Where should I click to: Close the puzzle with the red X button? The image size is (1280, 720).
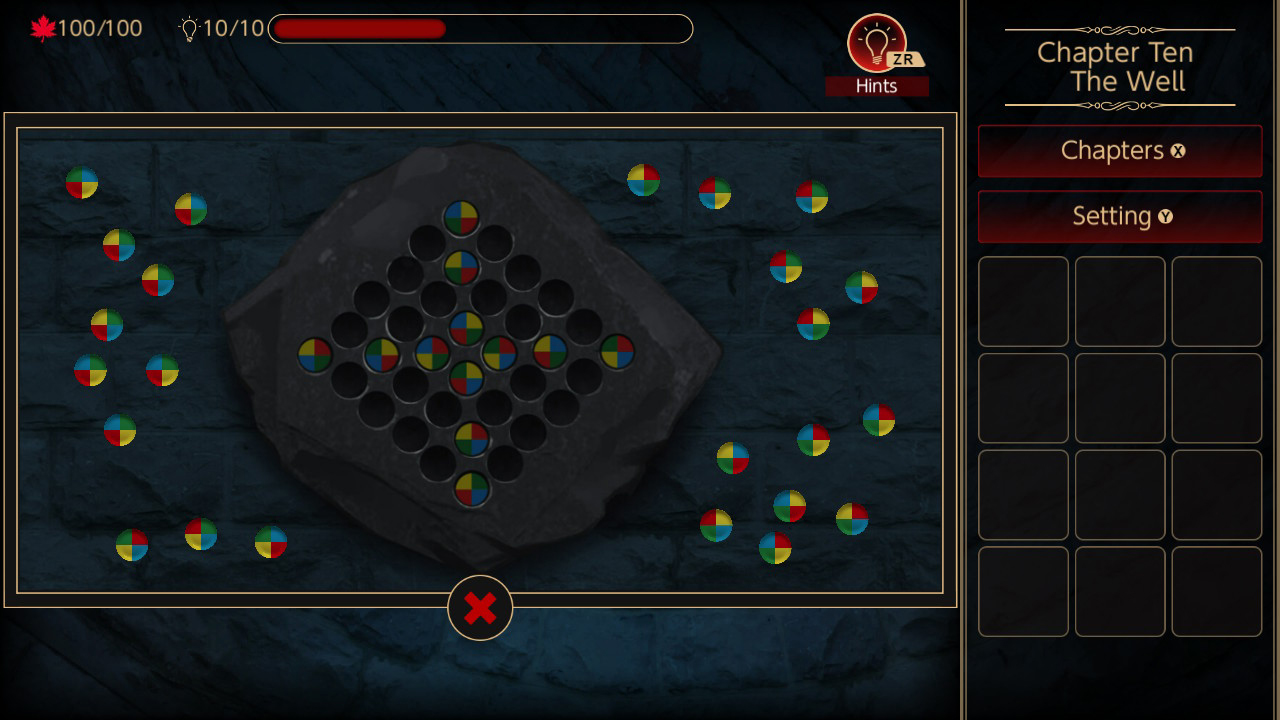point(479,606)
